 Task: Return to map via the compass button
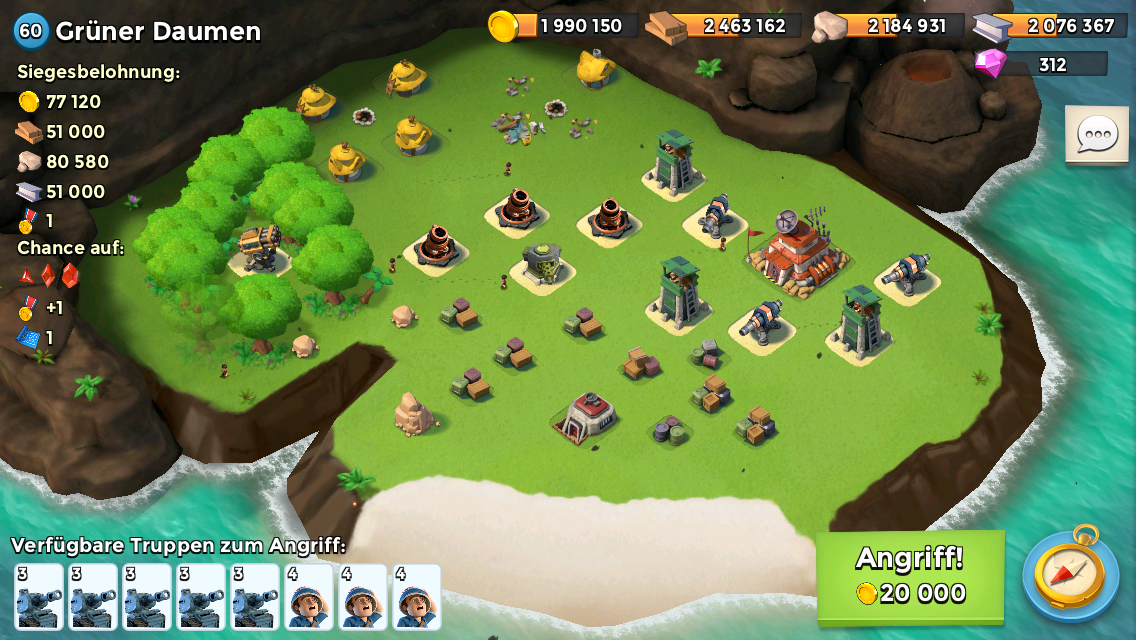pyautogui.click(x=1070, y=575)
